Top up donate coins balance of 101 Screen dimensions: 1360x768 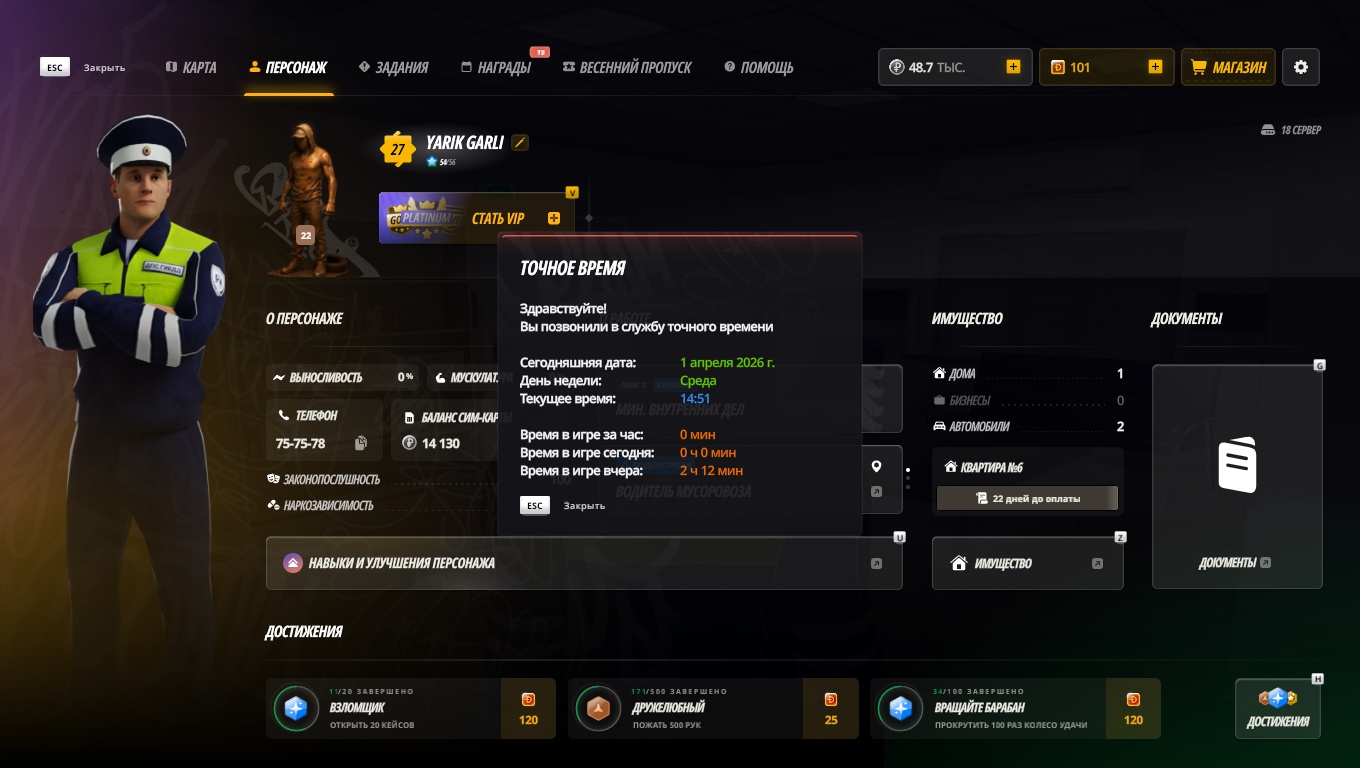(x=1155, y=67)
